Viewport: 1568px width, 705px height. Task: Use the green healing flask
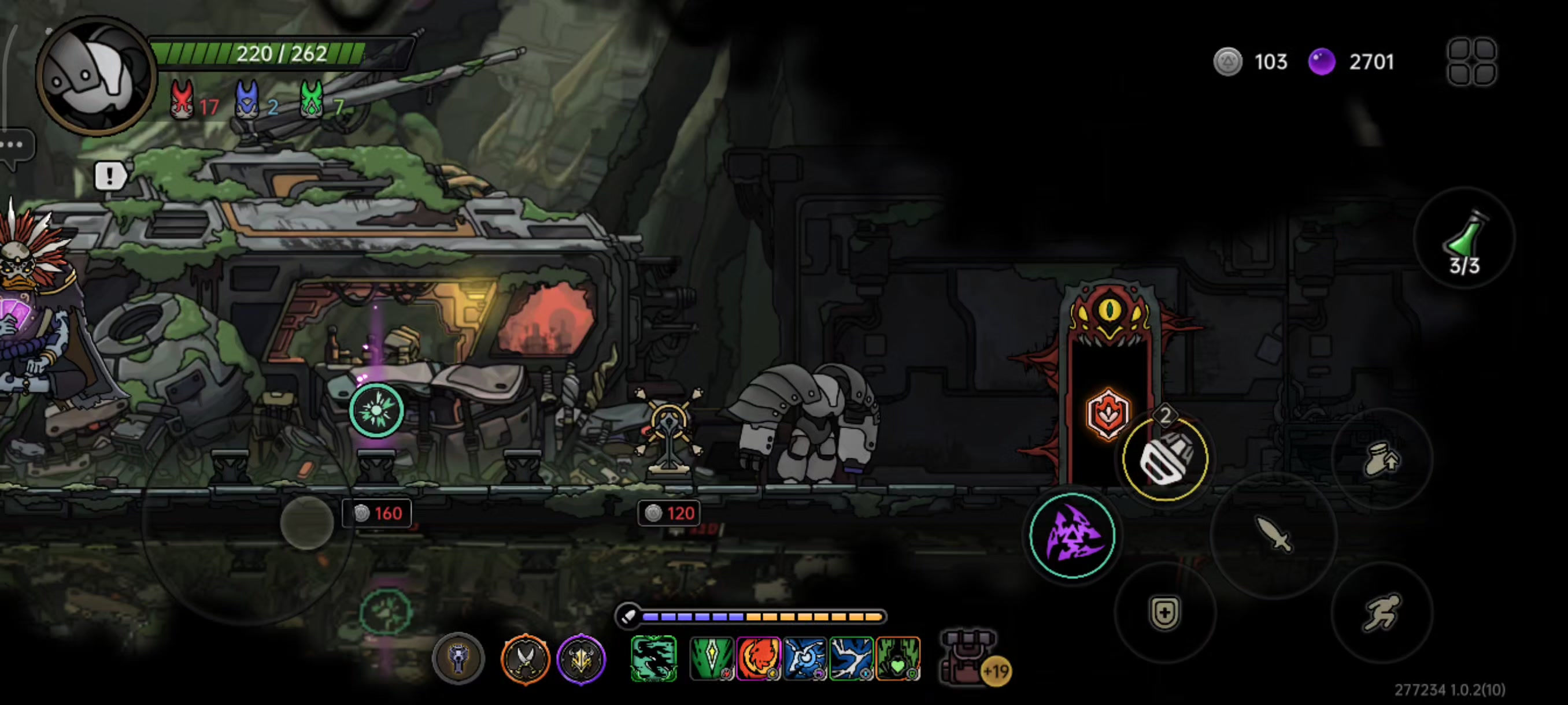coord(1464,239)
